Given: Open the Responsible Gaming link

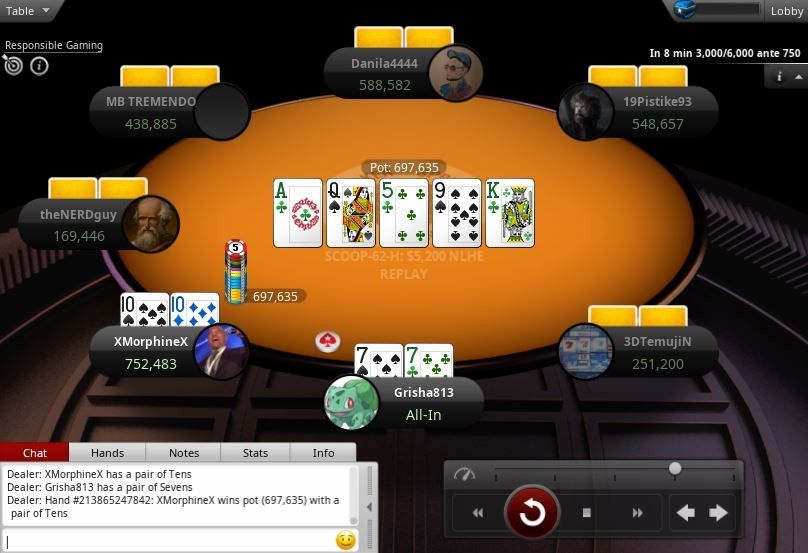Looking at the screenshot, I should click(x=54, y=45).
